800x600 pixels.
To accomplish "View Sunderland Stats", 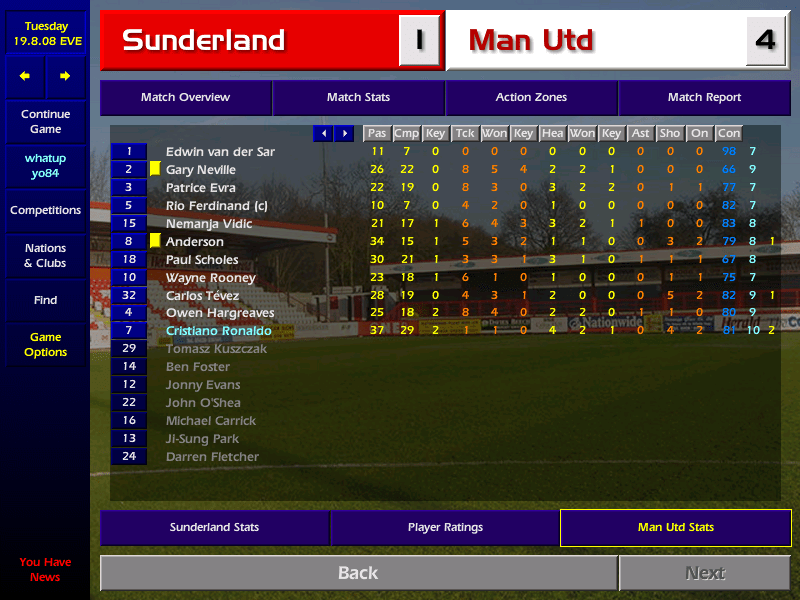I will point(214,527).
